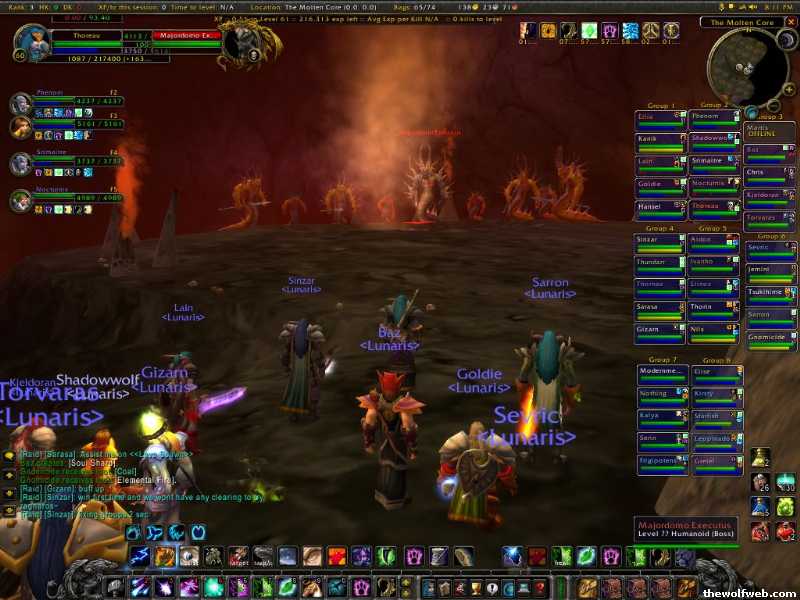The height and width of the screenshot is (600, 800).
Task: Click the Majordomo Executus target portrait
Action: [240, 44]
